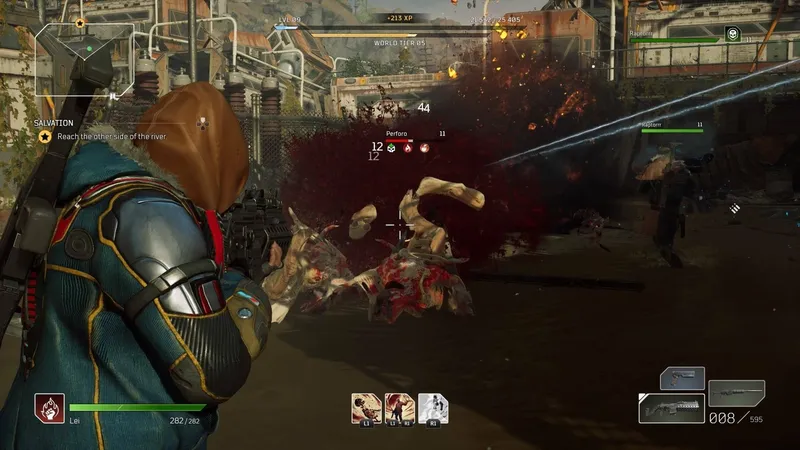
Task: Click the star quest marker on minimap
Action: [80, 21]
